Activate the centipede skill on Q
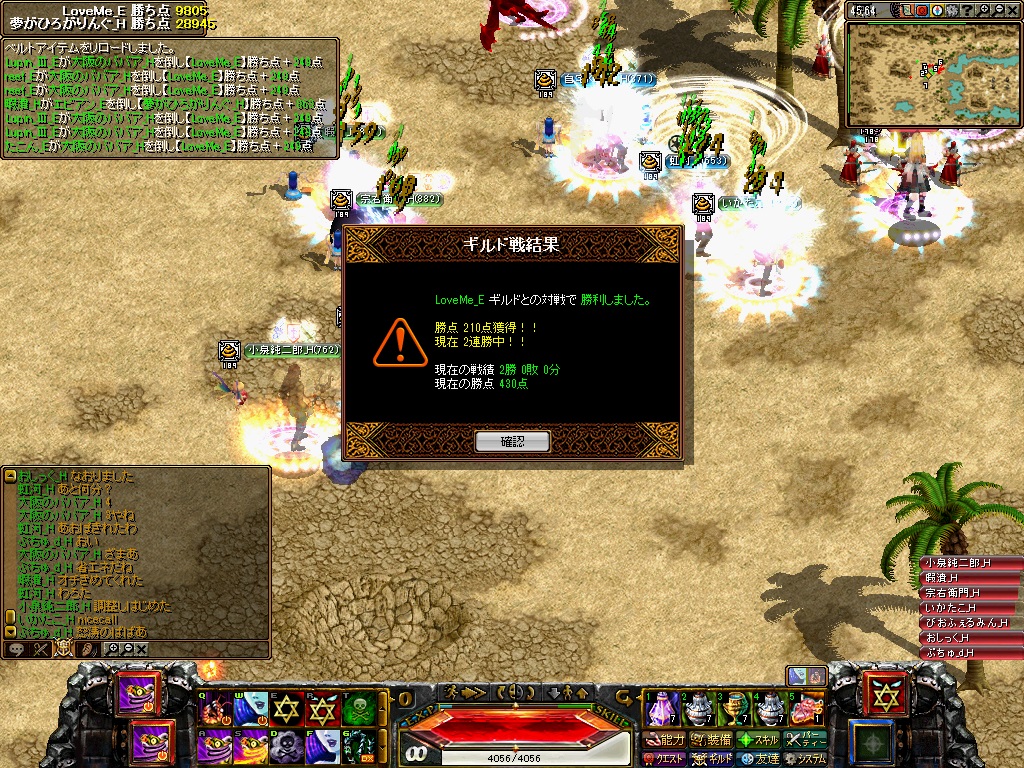This screenshot has height=768, width=1024. click(215, 708)
